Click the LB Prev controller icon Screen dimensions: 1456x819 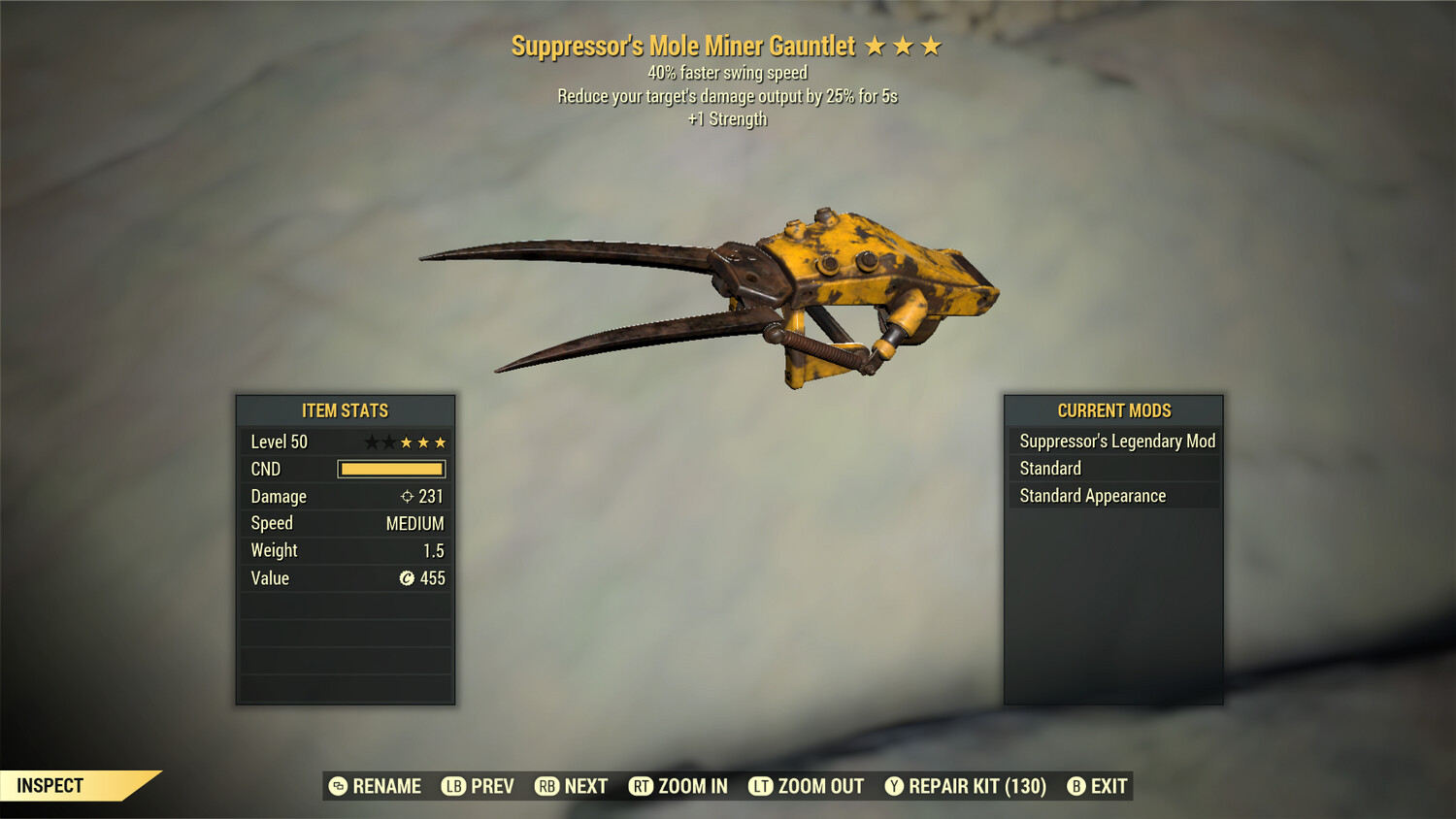click(x=451, y=786)
